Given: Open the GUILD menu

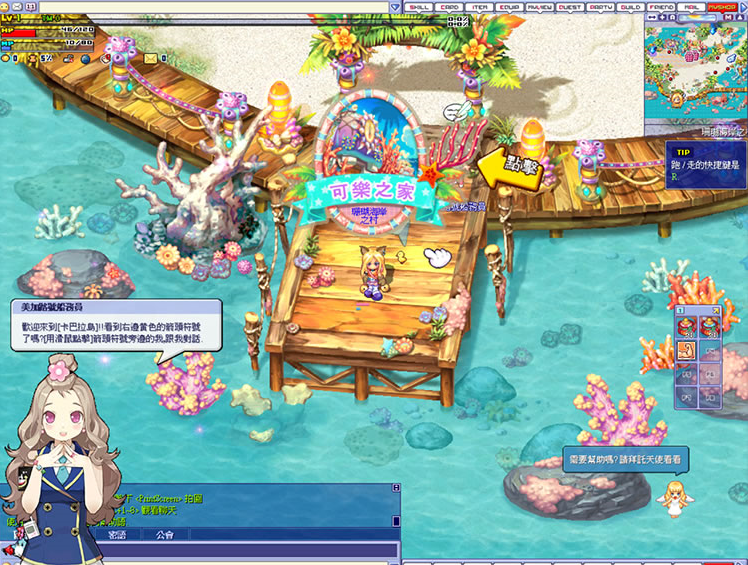Looking at the screenshot, I should [630, 7].
